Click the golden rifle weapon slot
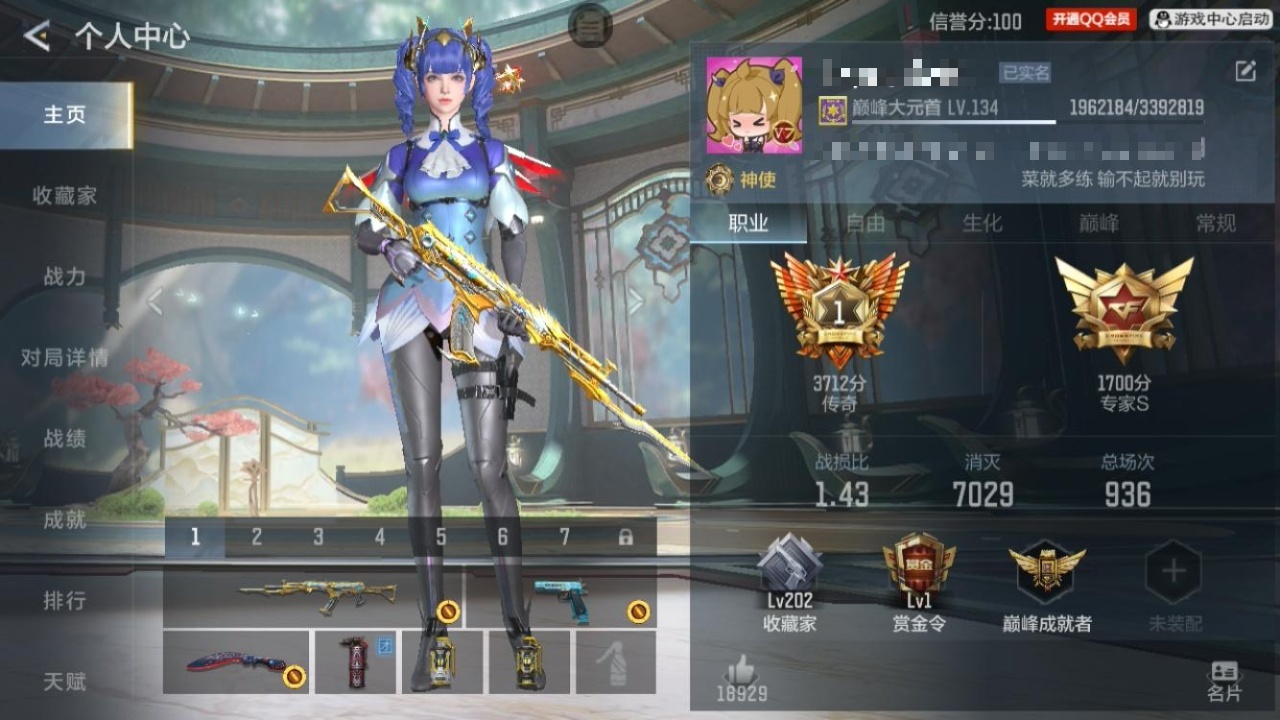This screenshot has height=720, width=1280. [x=312, y=597]
